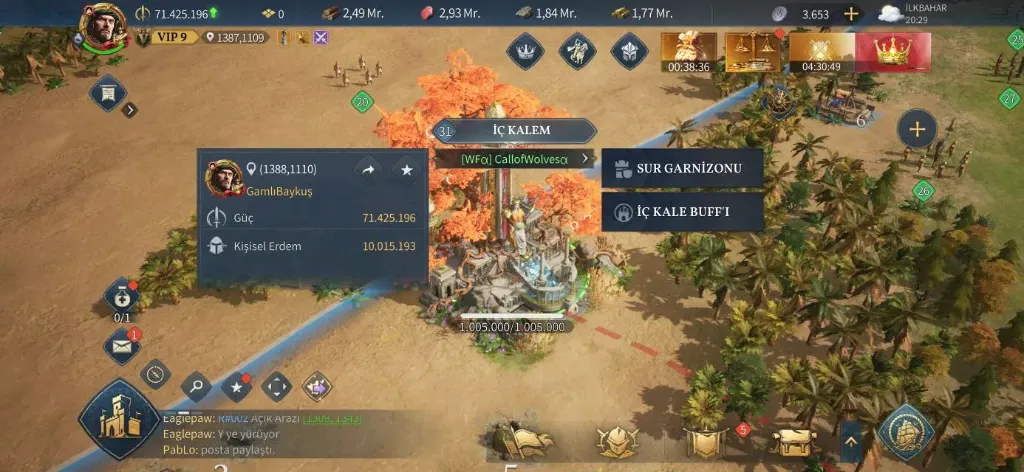This screenshot has width=1024, height=472.
Task: Share the castle coordinates with the arrow button
Action: (x=368, y=170)
